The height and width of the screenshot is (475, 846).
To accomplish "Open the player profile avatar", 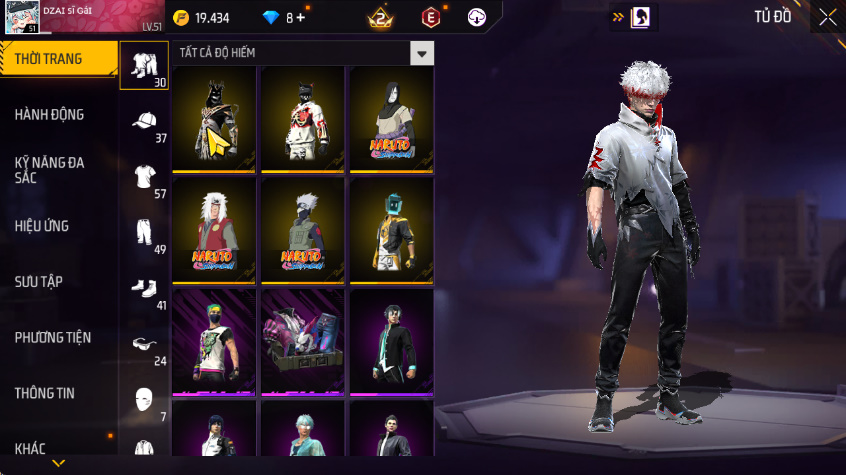I will (22, 17).
